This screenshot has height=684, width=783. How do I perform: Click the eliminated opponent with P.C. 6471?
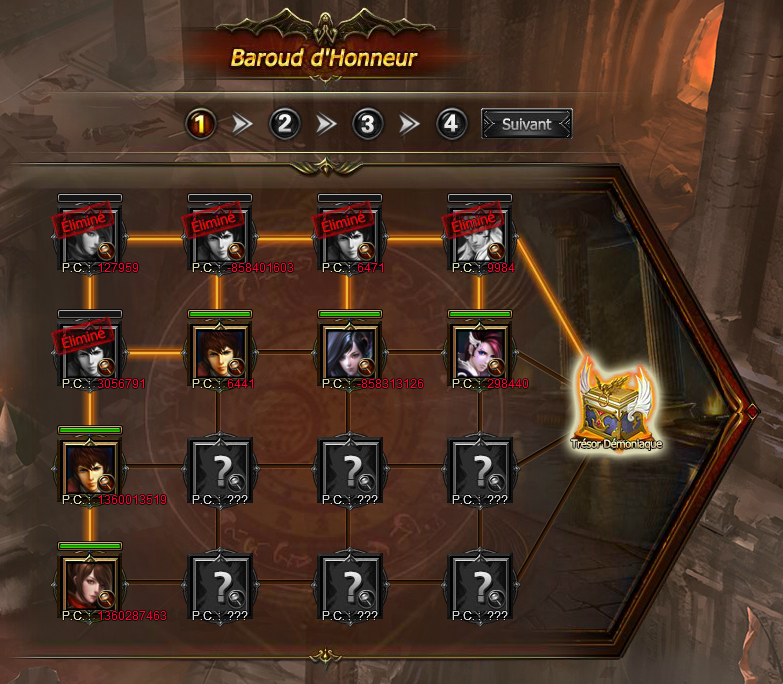click(348, 236)
